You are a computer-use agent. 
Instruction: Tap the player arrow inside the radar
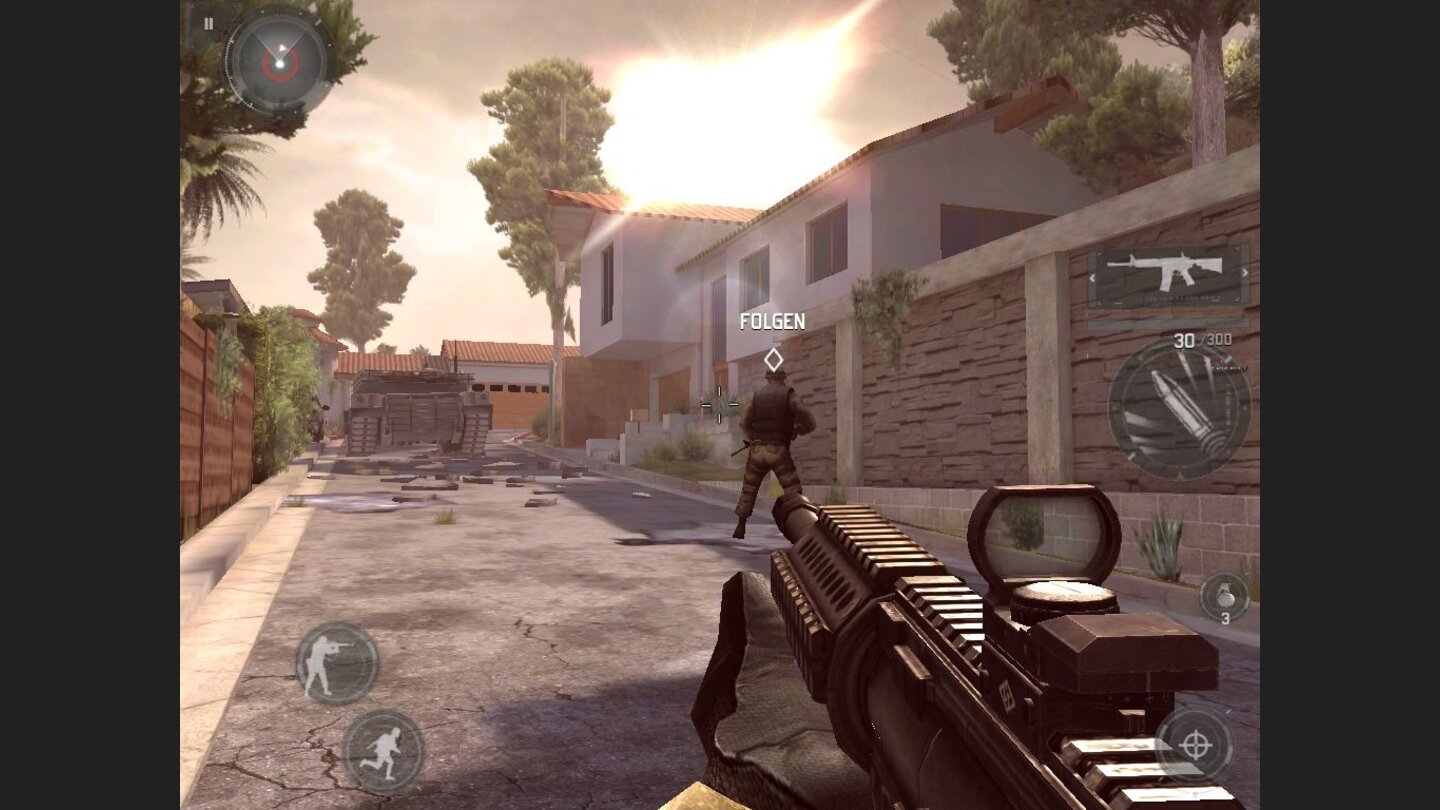282,48
